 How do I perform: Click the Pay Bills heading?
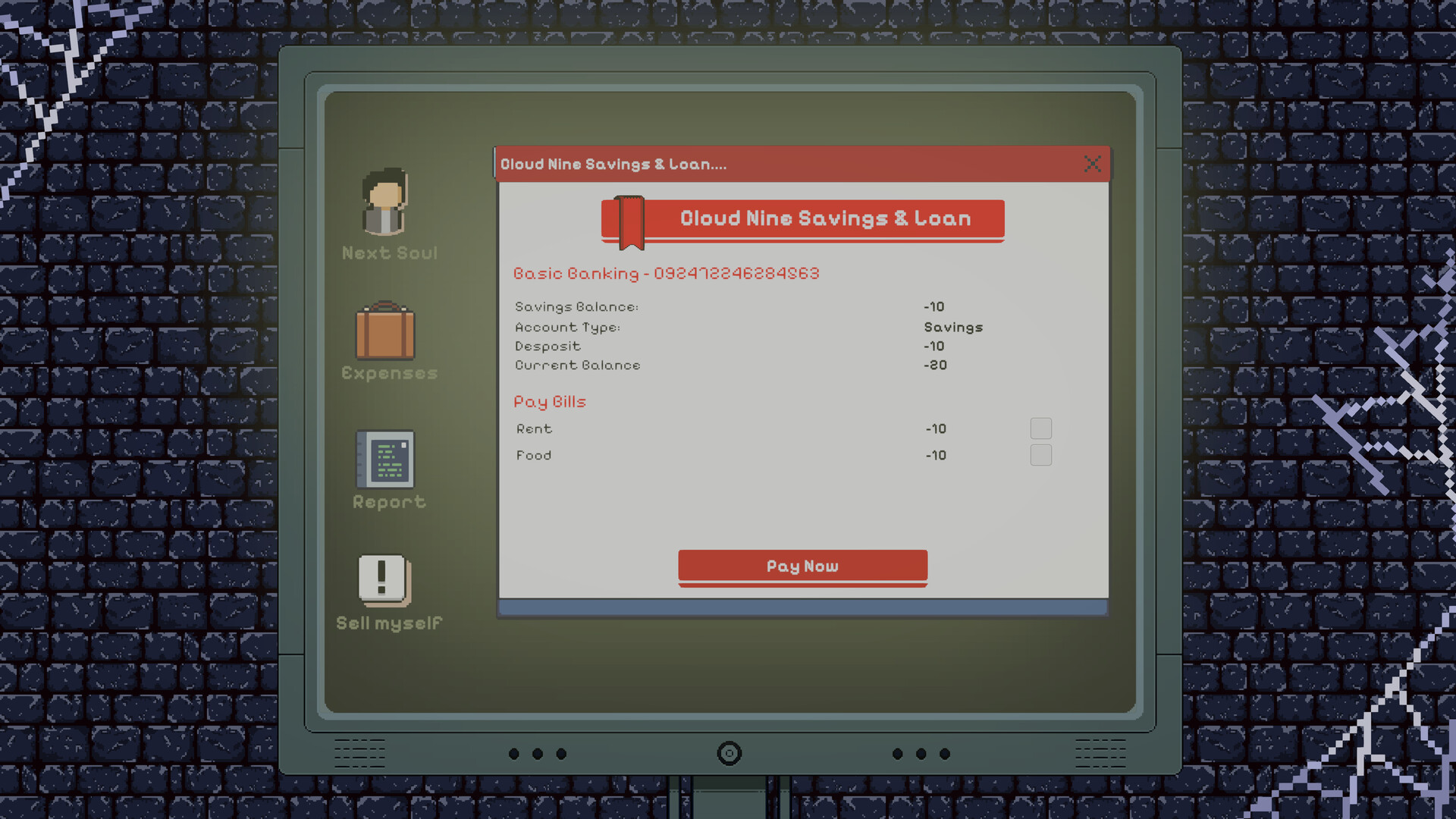[x=549, y=401]
